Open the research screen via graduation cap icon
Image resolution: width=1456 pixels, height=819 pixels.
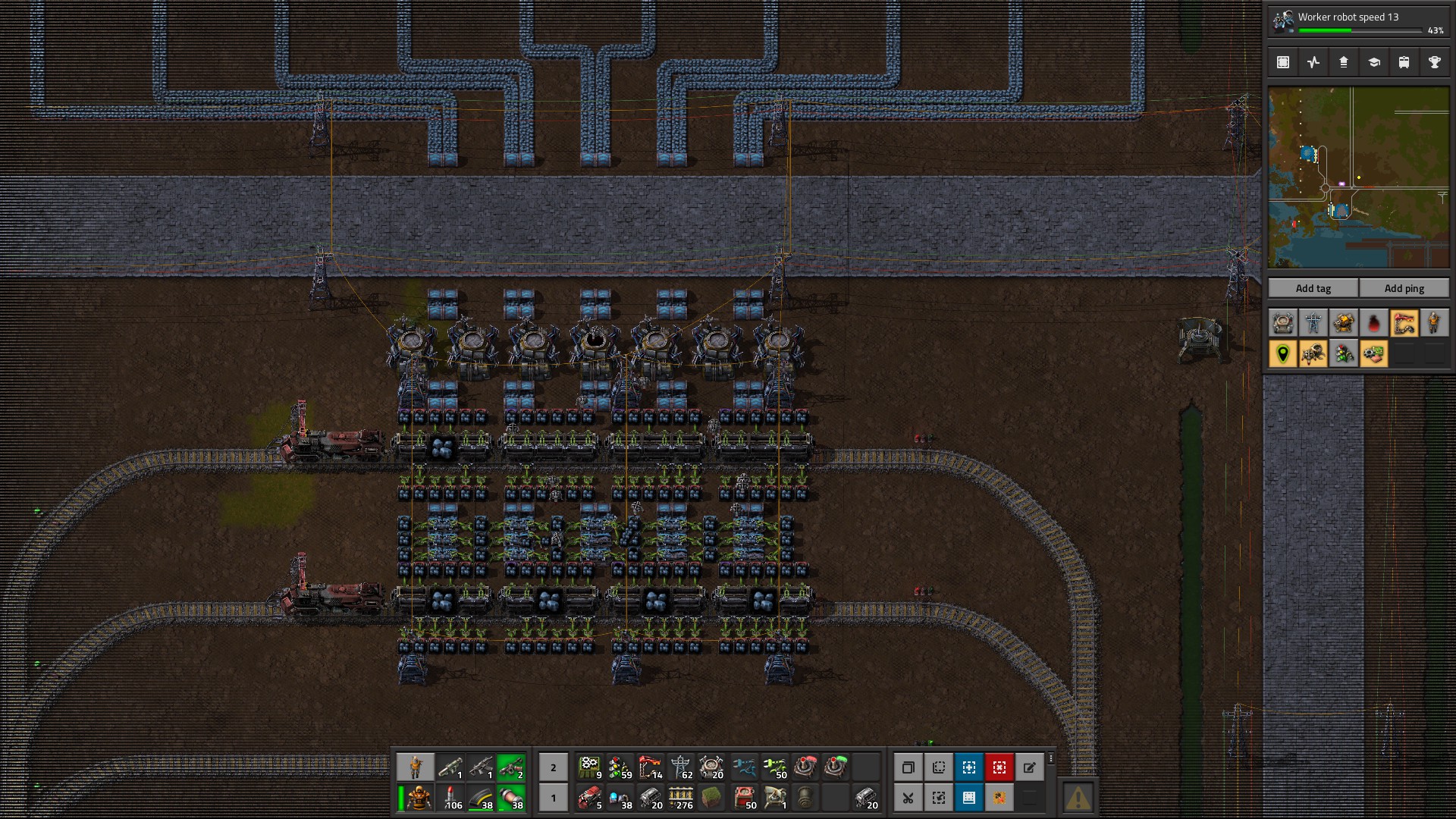[x=1375, y=62]
